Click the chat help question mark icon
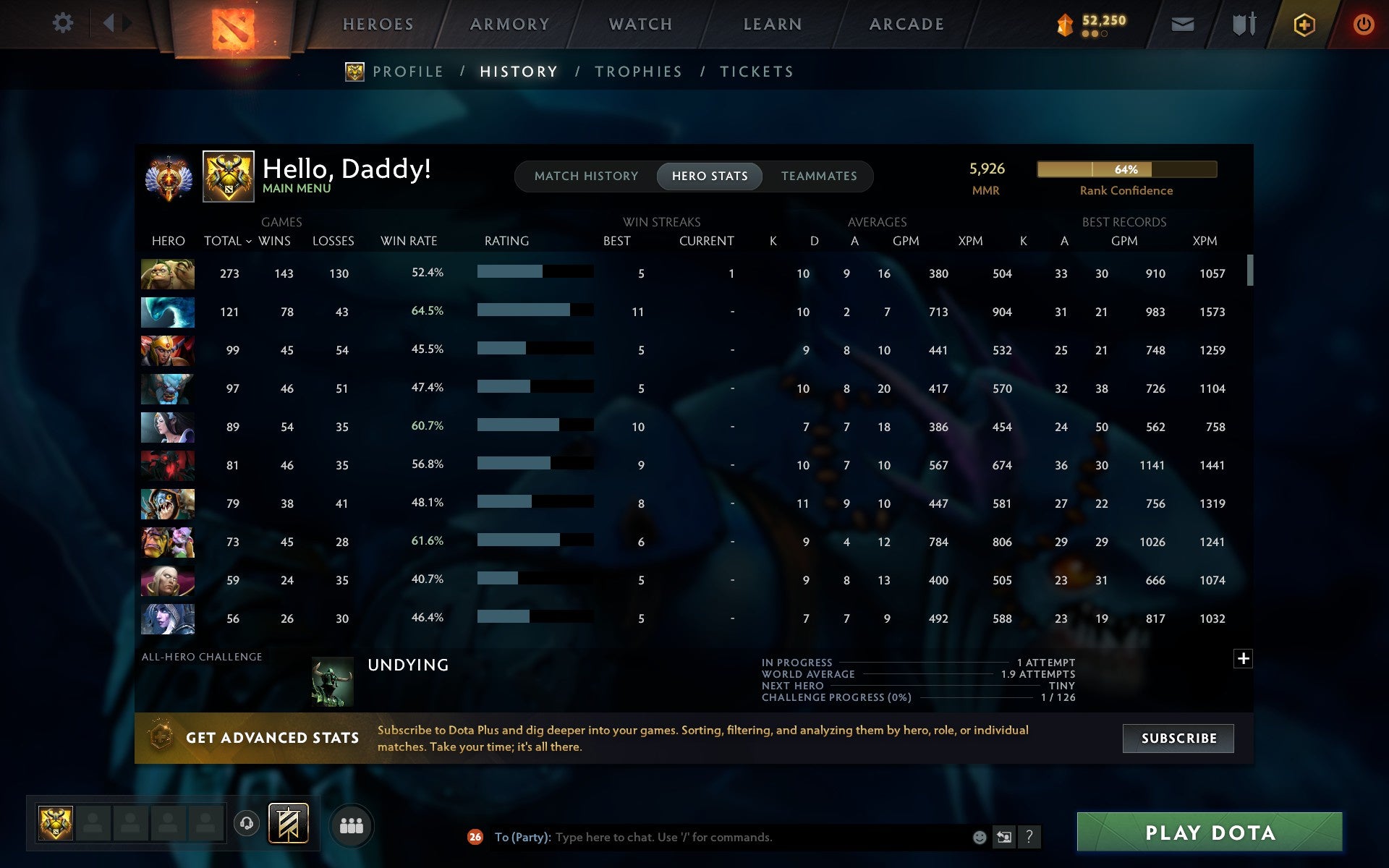Image resolution: width=1389 pixels, height=868 pixels. [x=1029, y=837]
